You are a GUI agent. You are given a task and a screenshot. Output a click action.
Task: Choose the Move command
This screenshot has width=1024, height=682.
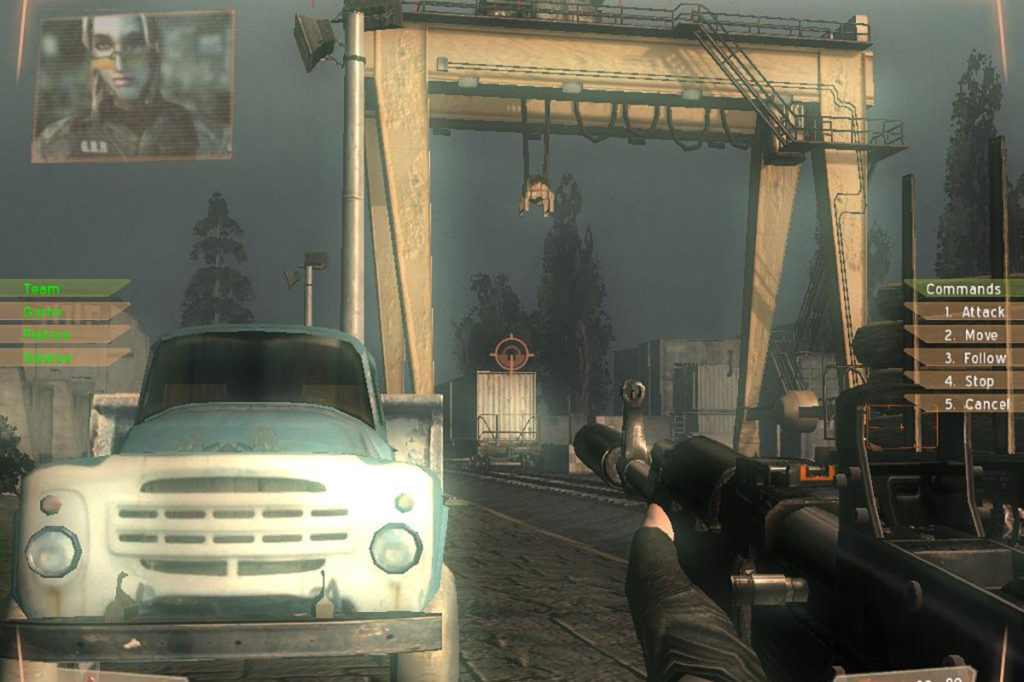972,335
